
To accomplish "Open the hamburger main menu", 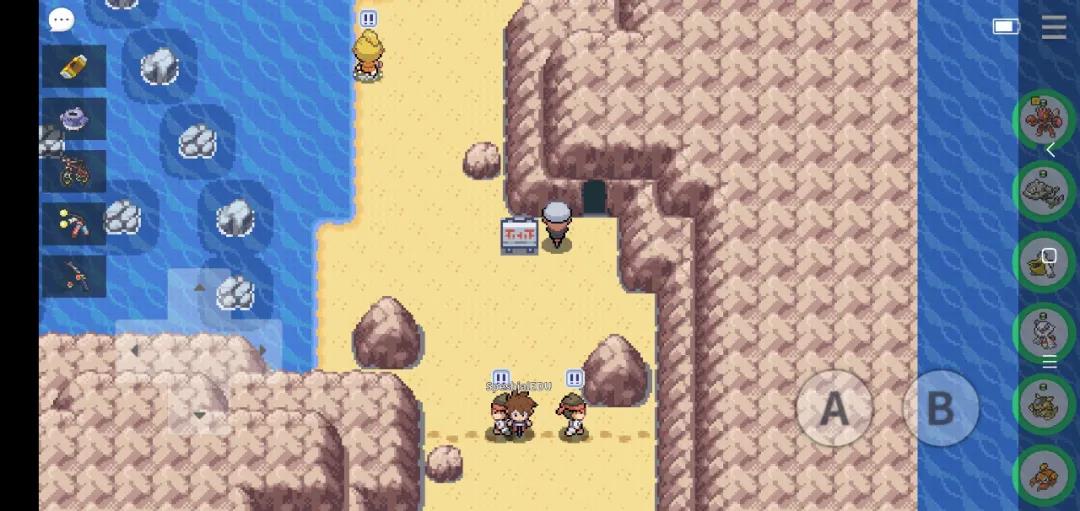I will pyautogui.click(x=1053, y=27).
